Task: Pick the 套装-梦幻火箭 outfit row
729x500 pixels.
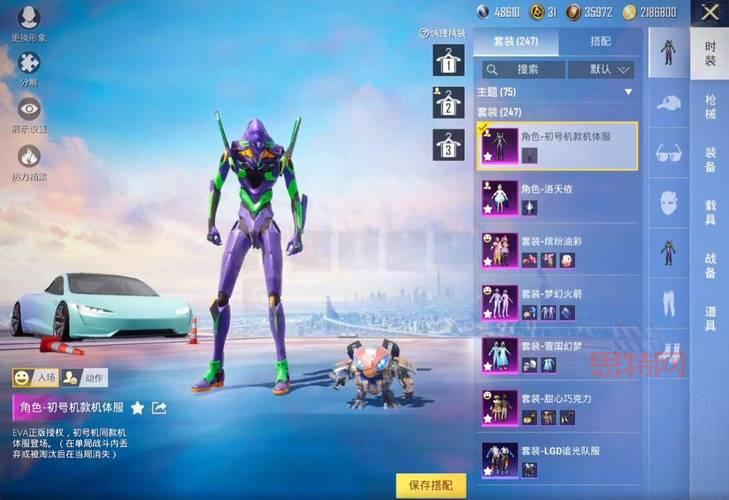Action: (x=557, y=303)
